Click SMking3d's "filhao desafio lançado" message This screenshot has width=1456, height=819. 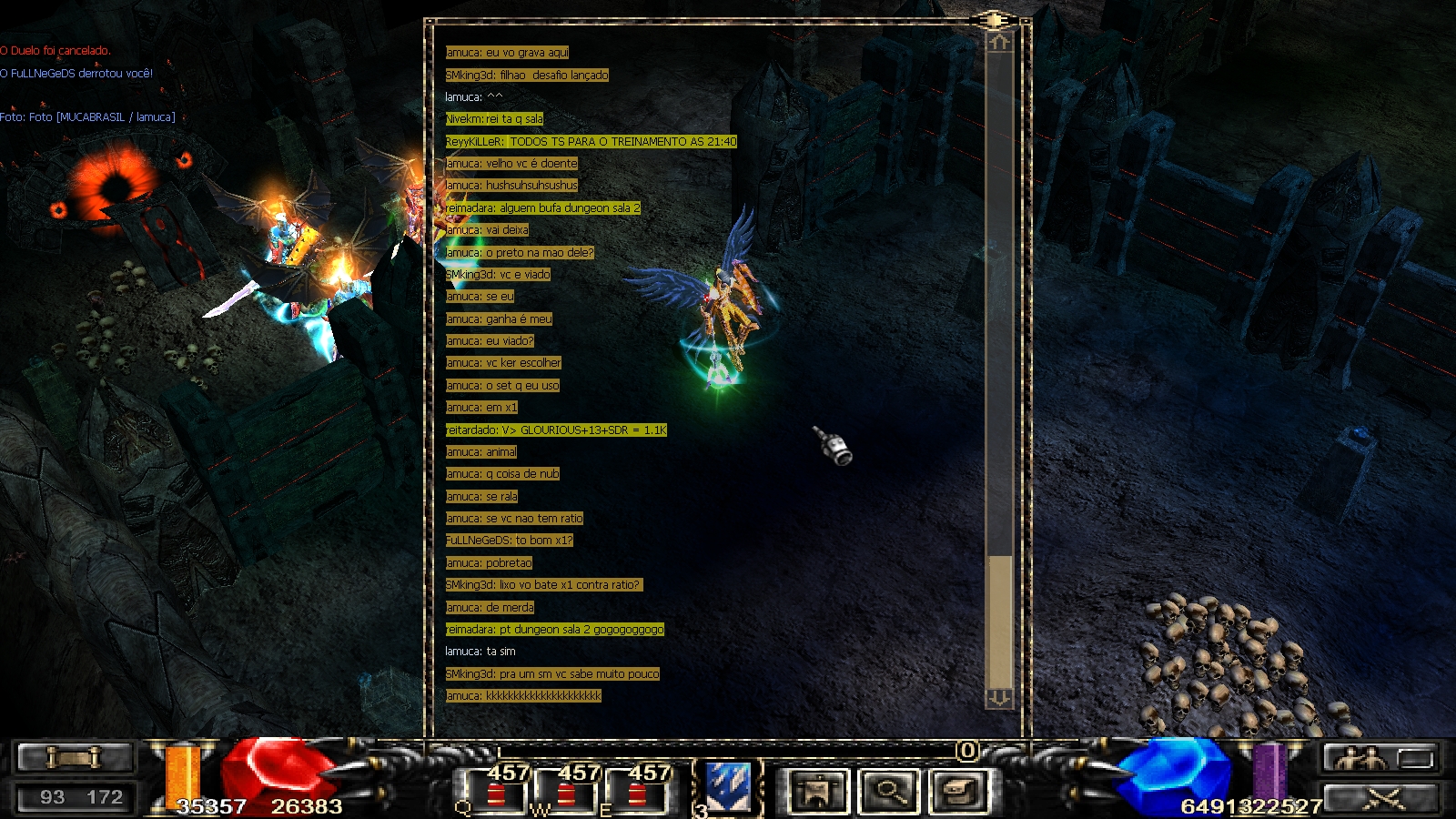527,76
